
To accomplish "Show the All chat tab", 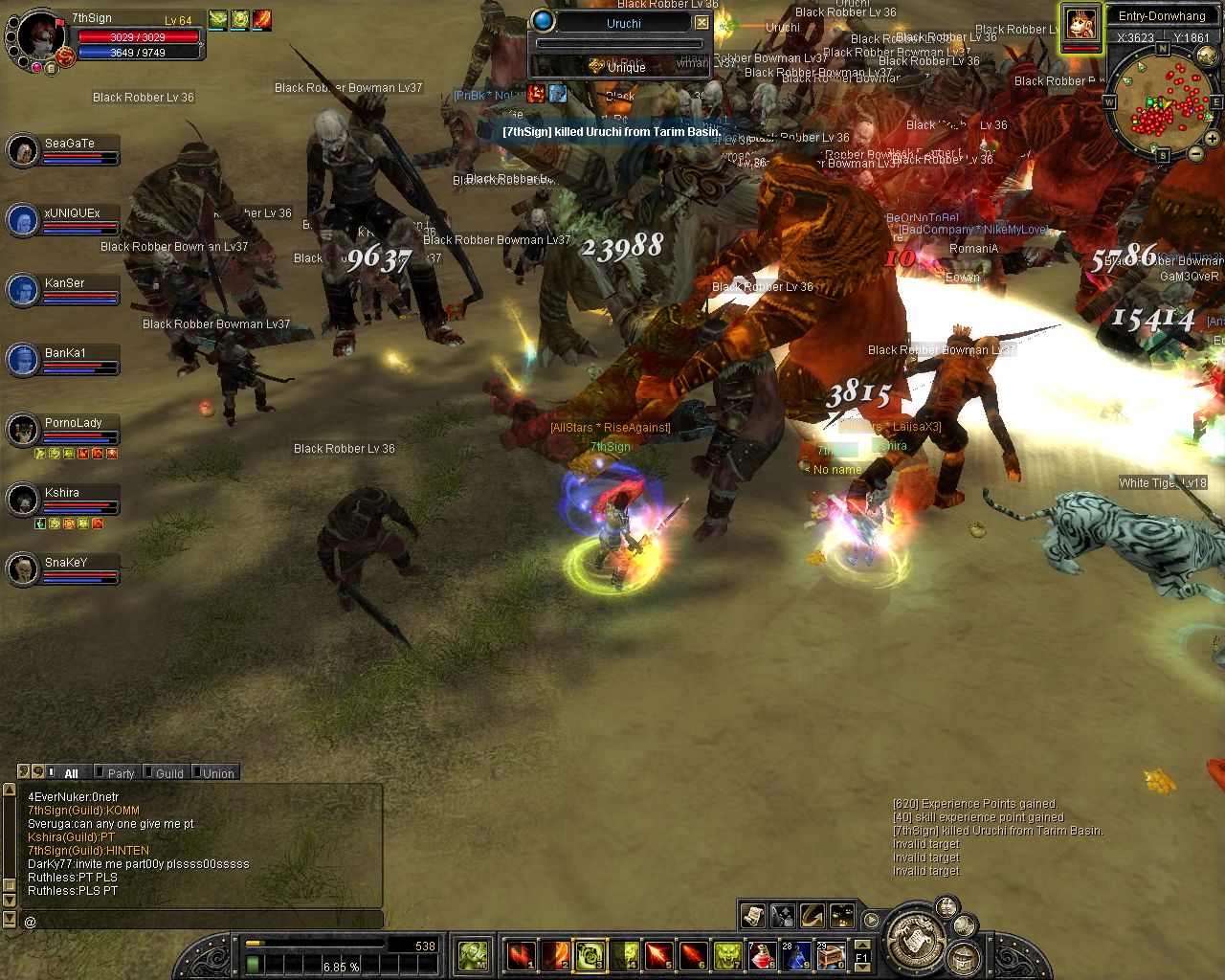I will tap(70, 773).
